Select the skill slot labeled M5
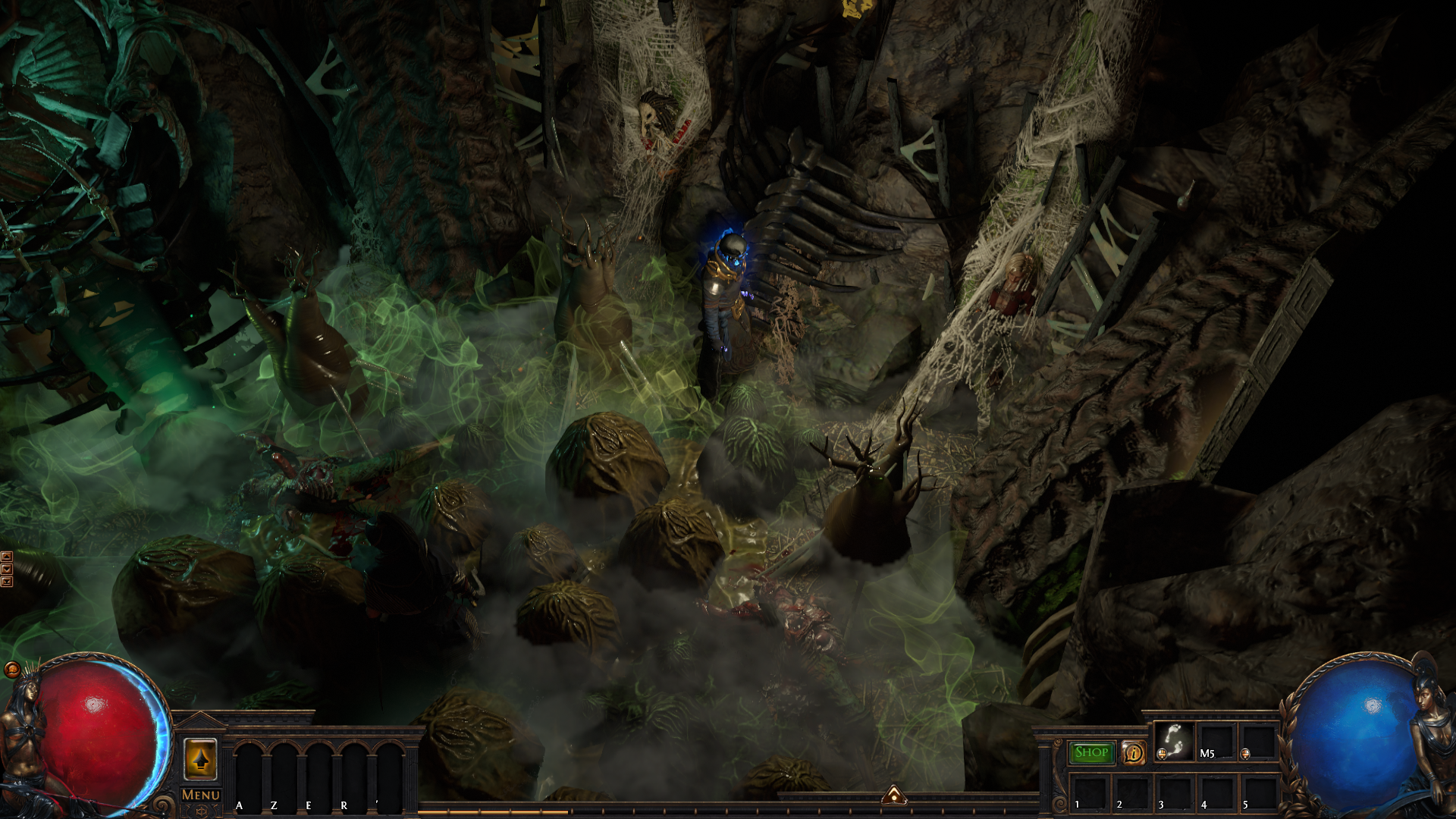The width and height of the screenshot is (1456, 819). [x=1216, y=741]
